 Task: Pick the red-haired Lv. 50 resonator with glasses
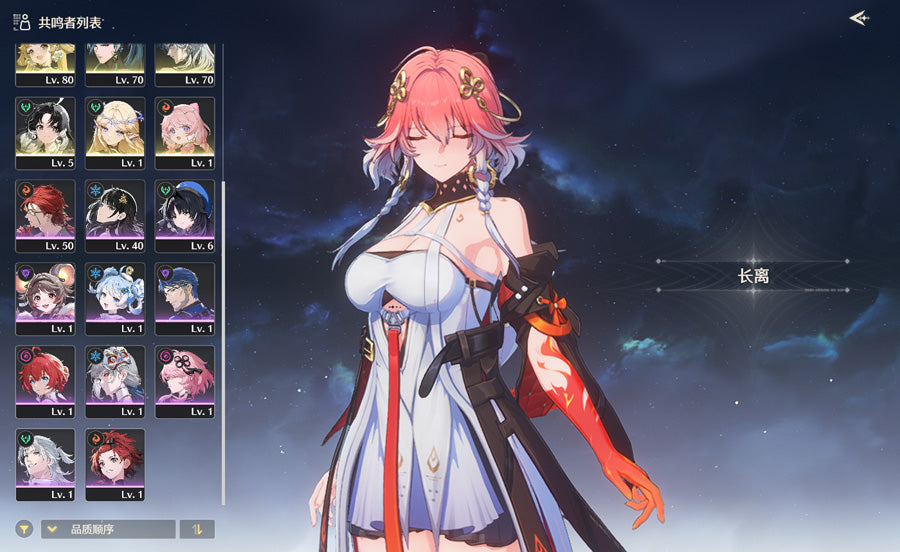pos(45,215)
